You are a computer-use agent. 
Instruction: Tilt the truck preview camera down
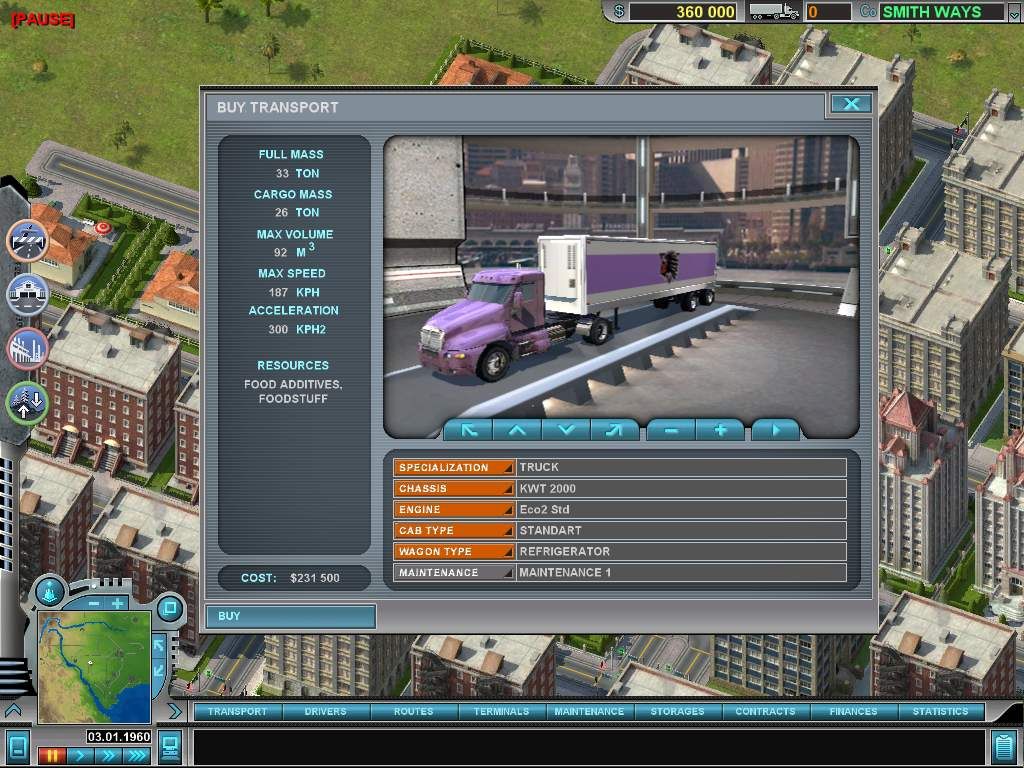(x=566, y=430)
